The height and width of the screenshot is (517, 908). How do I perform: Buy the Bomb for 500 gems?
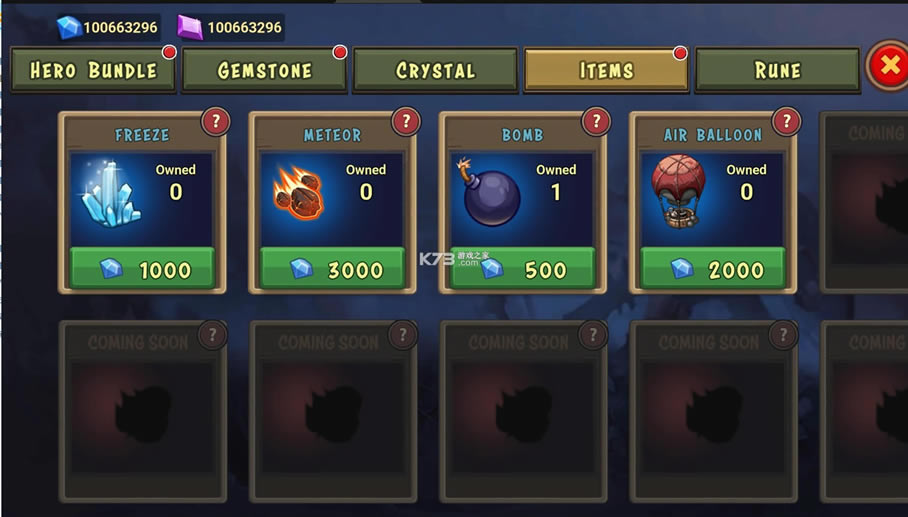point(523,269)
